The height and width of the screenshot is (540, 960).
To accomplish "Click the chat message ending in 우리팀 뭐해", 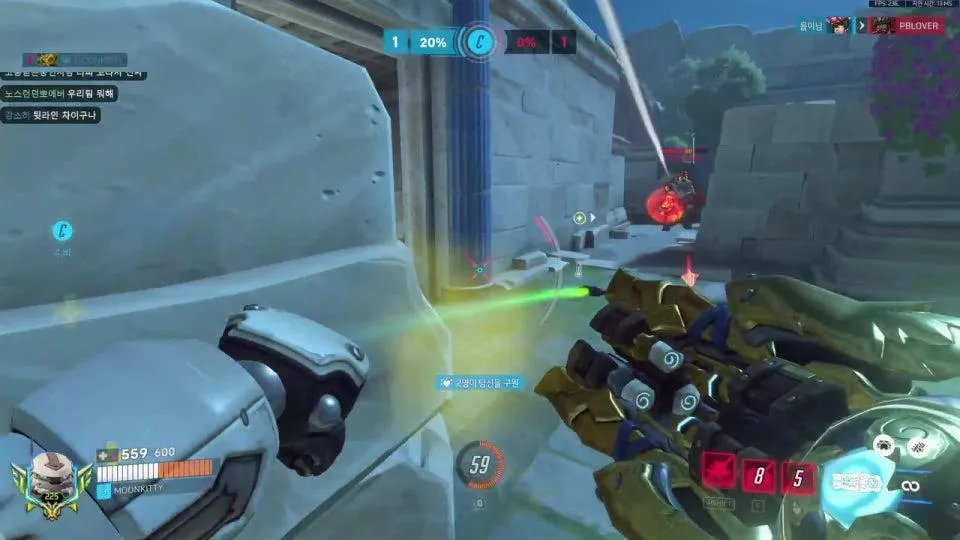I will pos(60,93).
